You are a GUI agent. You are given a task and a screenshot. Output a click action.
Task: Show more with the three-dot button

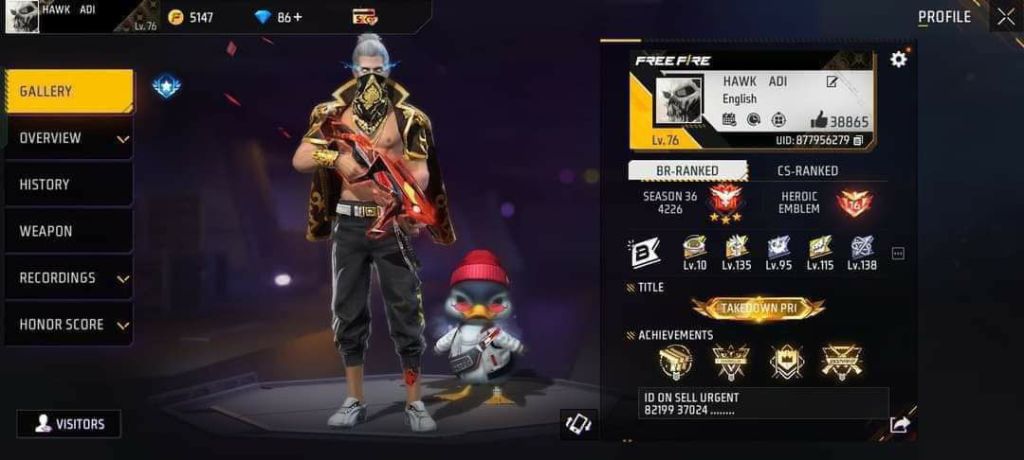pos(898,254)
